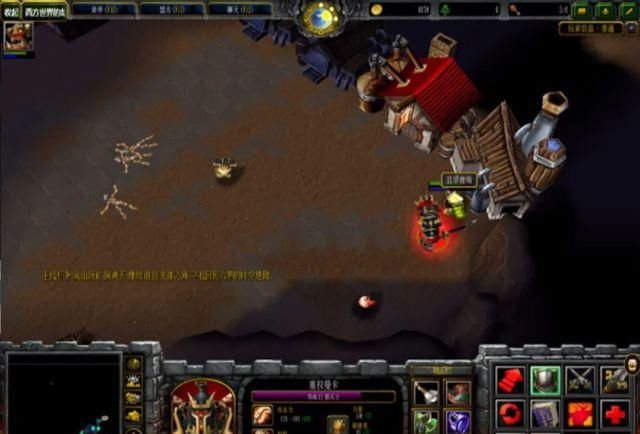Activate the red circular patrol command

click(510, 414)
